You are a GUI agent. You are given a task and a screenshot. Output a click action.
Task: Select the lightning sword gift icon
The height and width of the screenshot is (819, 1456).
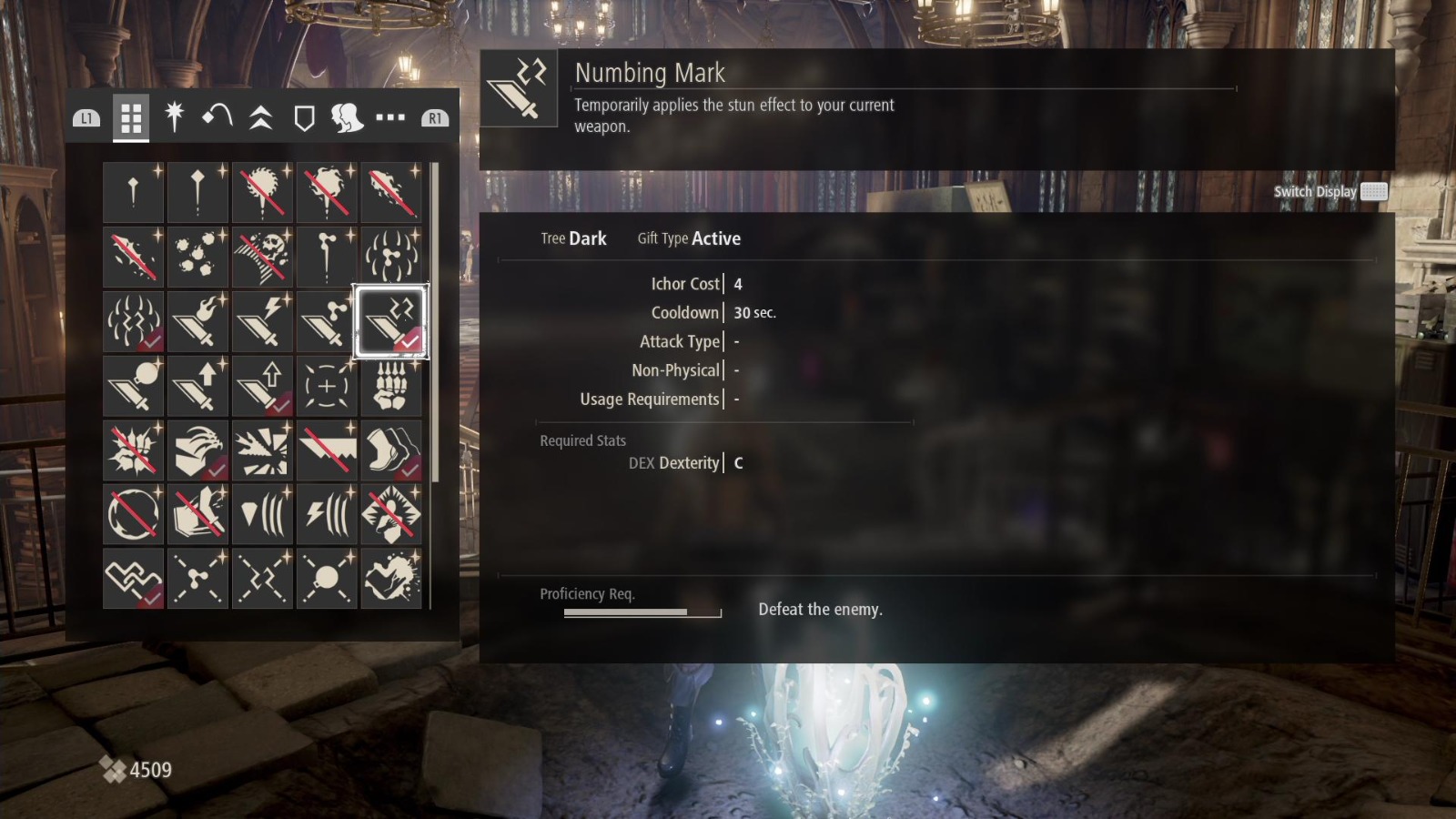(x=262, y=320)
